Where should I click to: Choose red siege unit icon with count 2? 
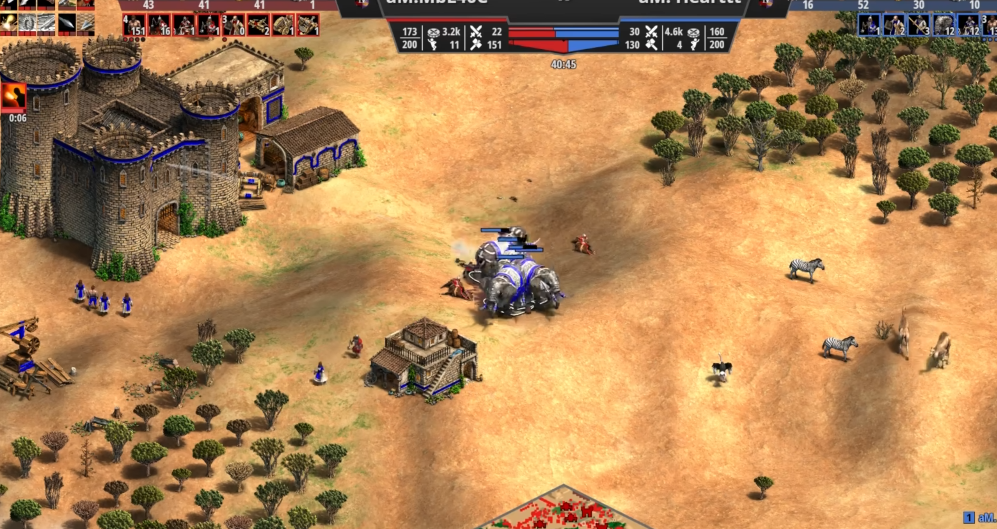pyautogui.click(x=258, y=24)
